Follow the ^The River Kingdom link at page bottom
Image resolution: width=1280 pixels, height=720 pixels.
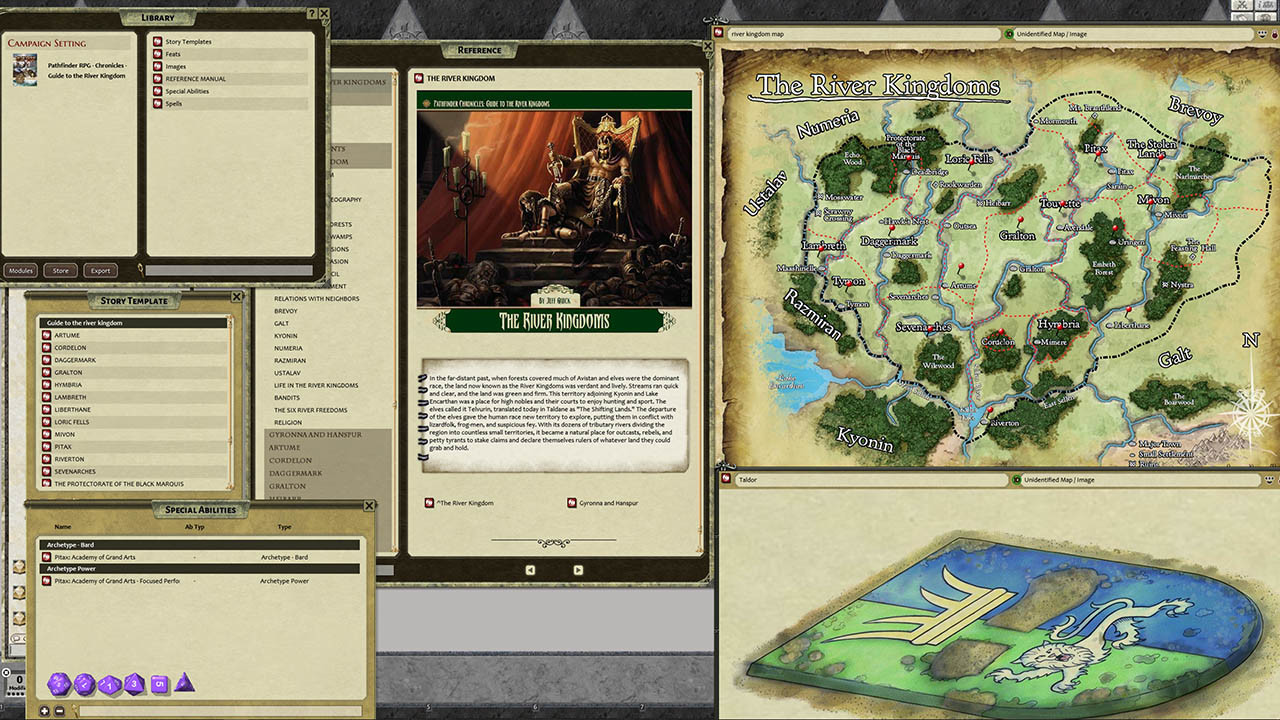[x=465, y=503]
